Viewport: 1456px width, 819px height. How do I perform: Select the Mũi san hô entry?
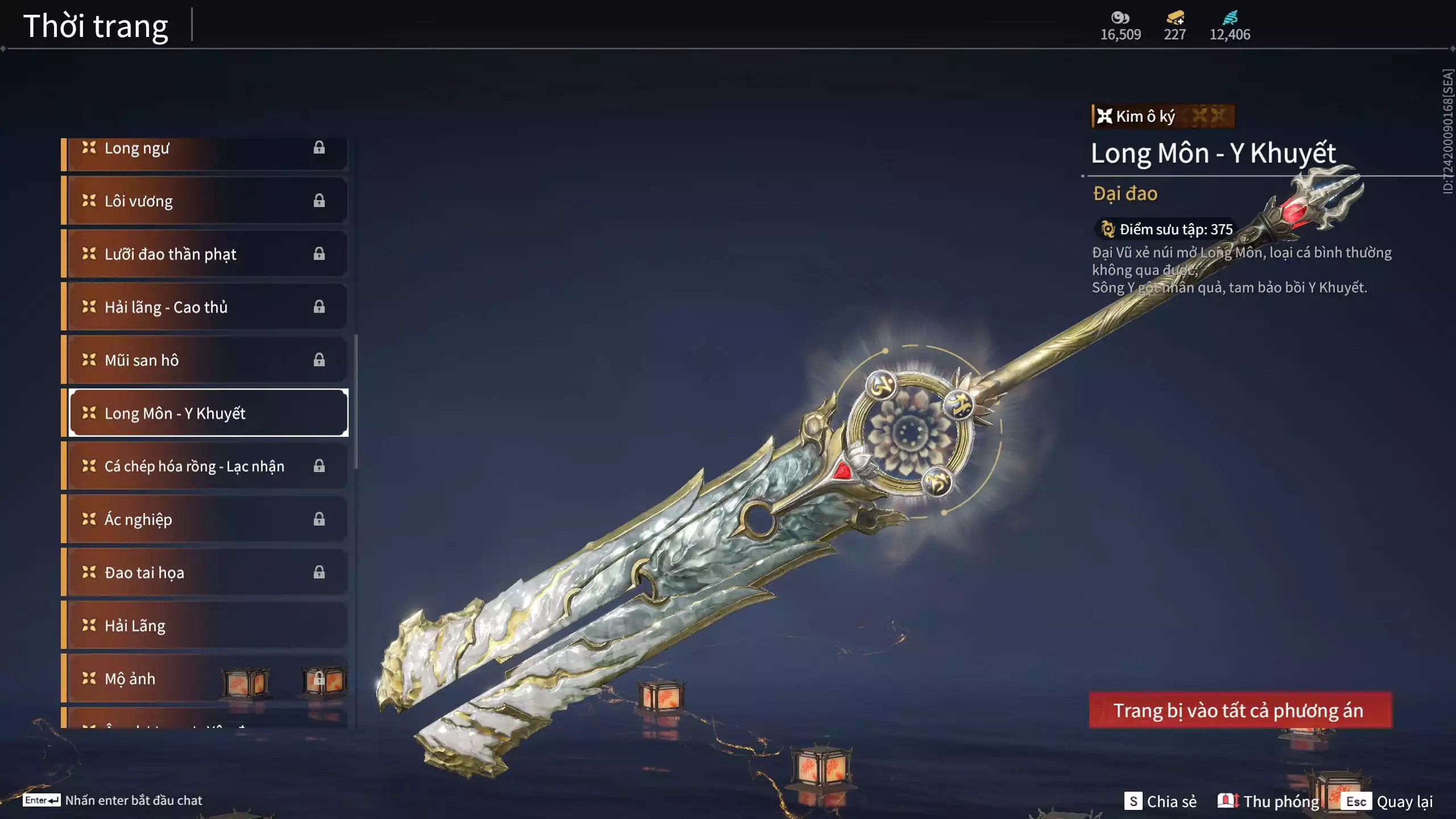pyautogui.click(x=205, y=360)
